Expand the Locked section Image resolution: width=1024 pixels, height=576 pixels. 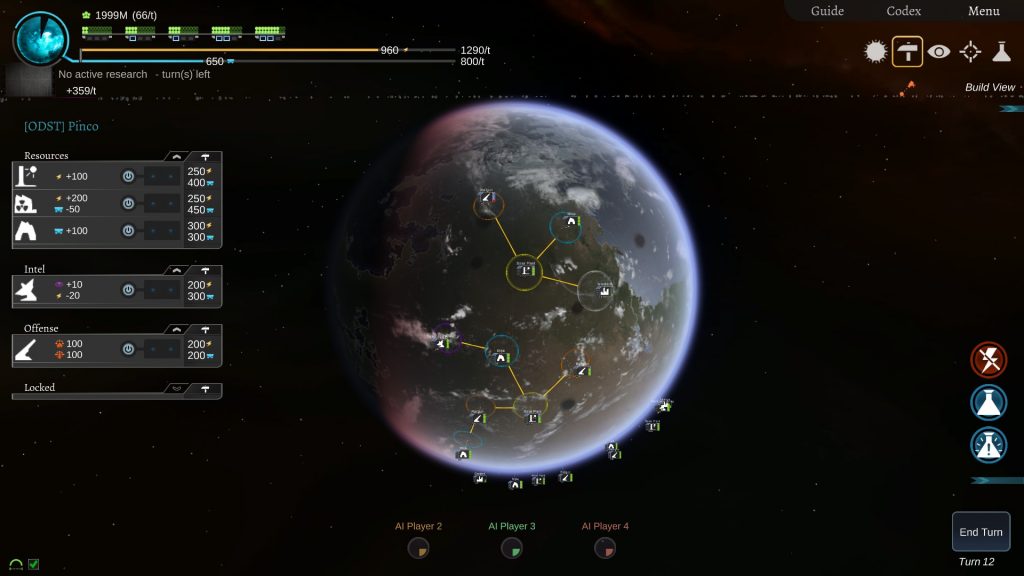point(177,388)
